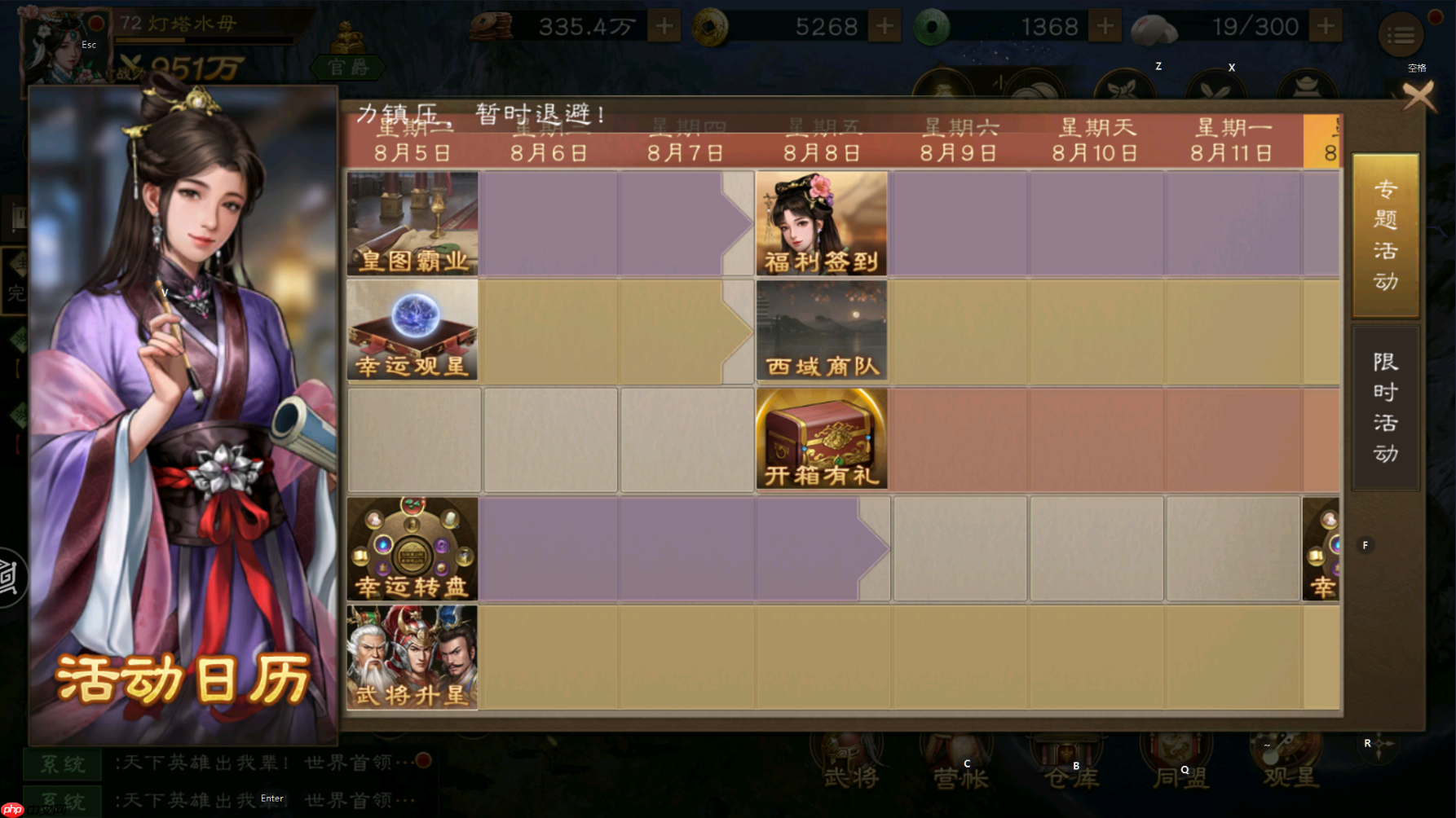Click the 开箱有礼 treasure chest event
1456x818 pixels.
pyautogui.click(x=821, y=438)
